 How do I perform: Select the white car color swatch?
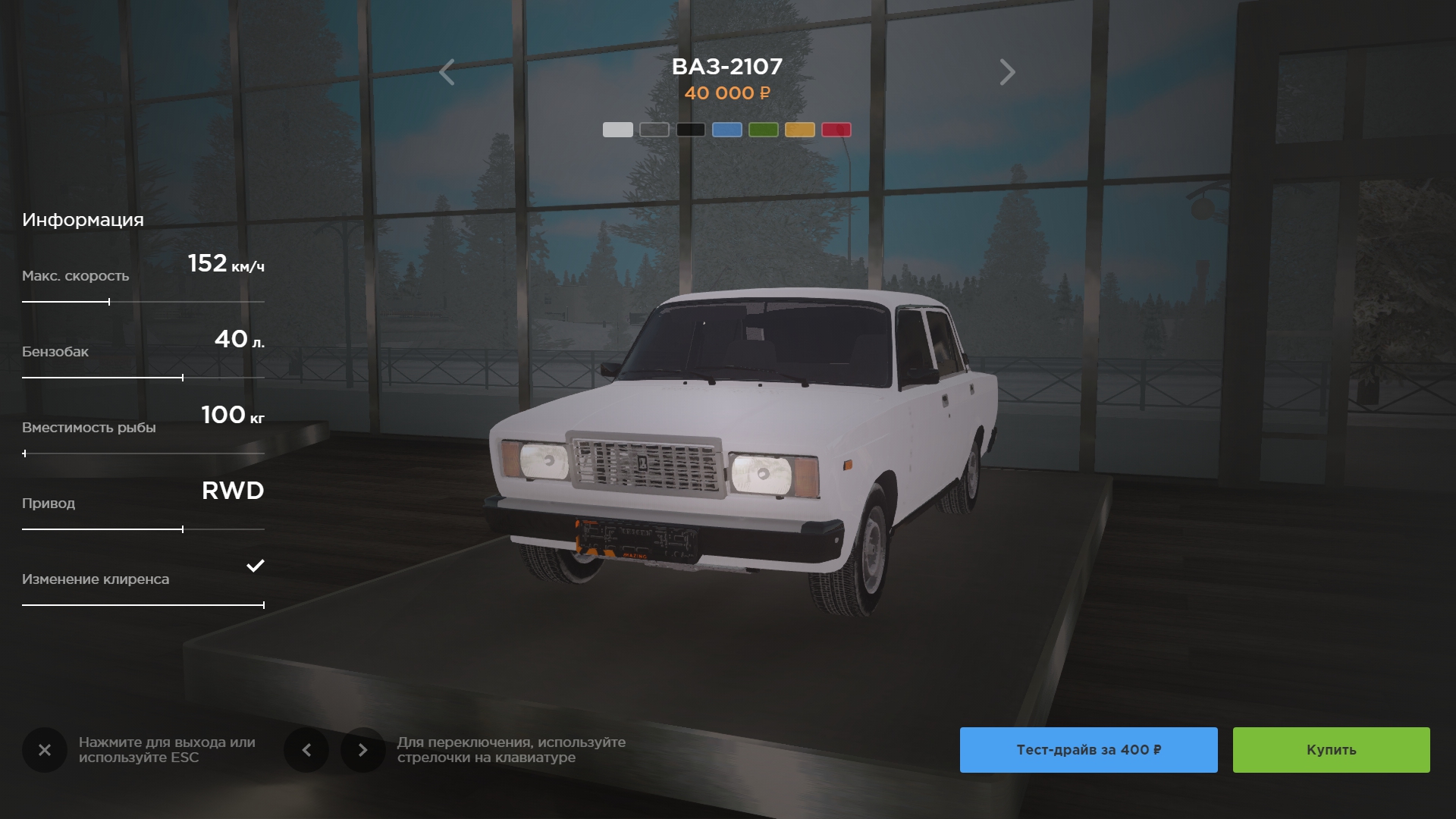click(x=617, y=130)
